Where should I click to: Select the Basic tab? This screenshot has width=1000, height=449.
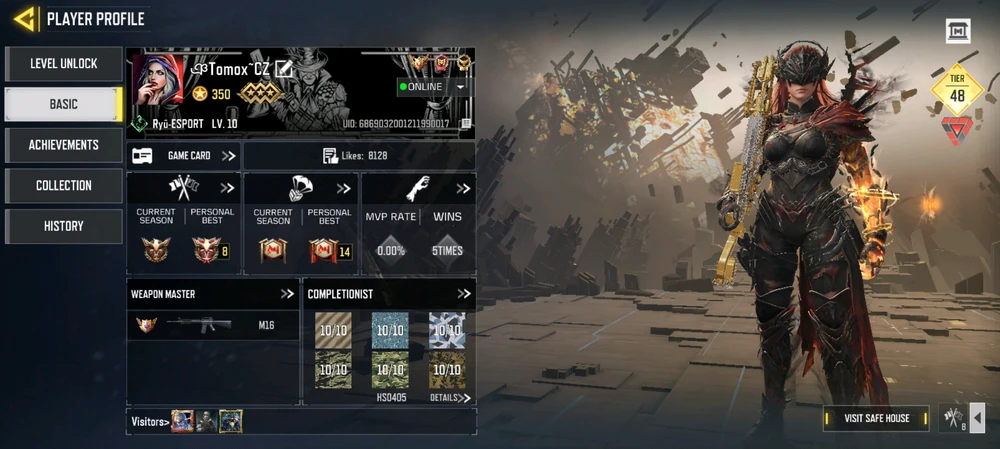[x=64, y=104]
